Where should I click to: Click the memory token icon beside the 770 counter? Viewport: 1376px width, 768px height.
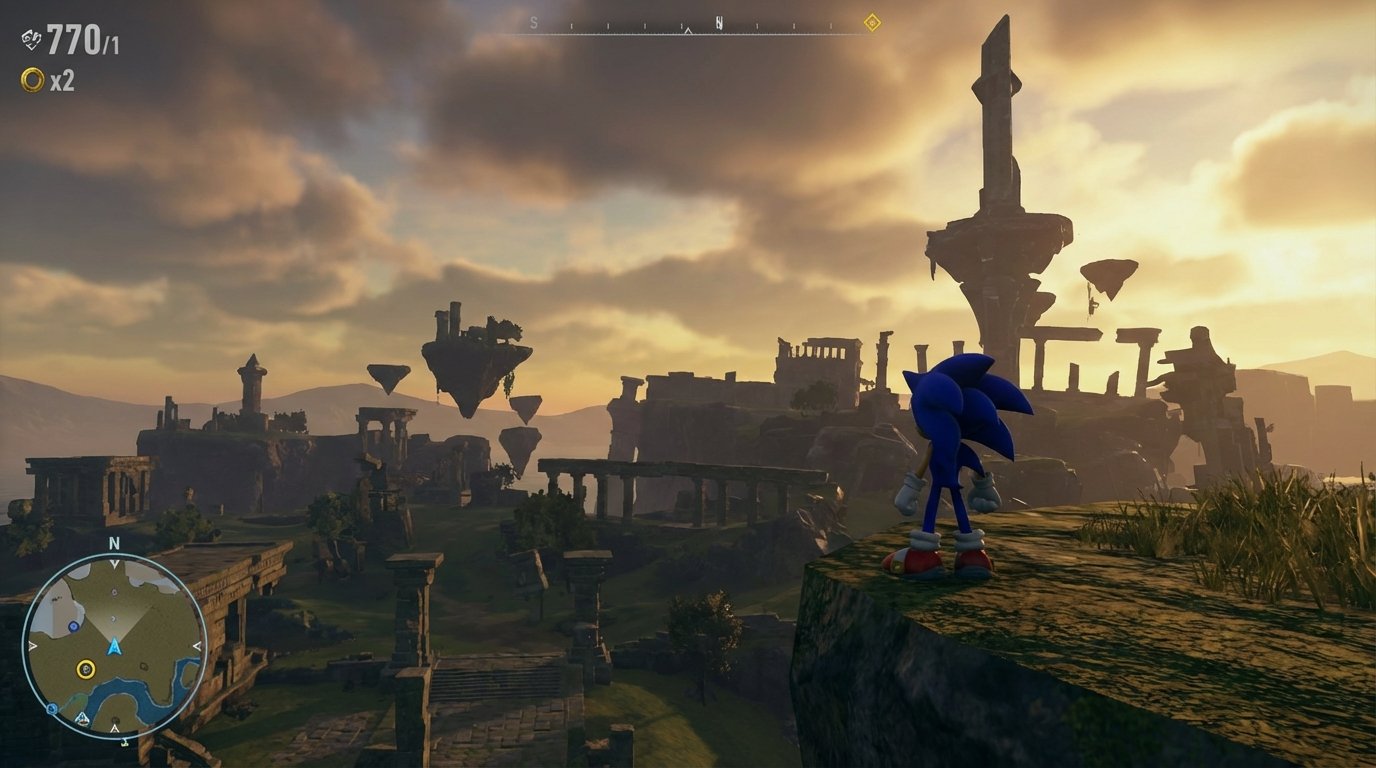[30, 40]
